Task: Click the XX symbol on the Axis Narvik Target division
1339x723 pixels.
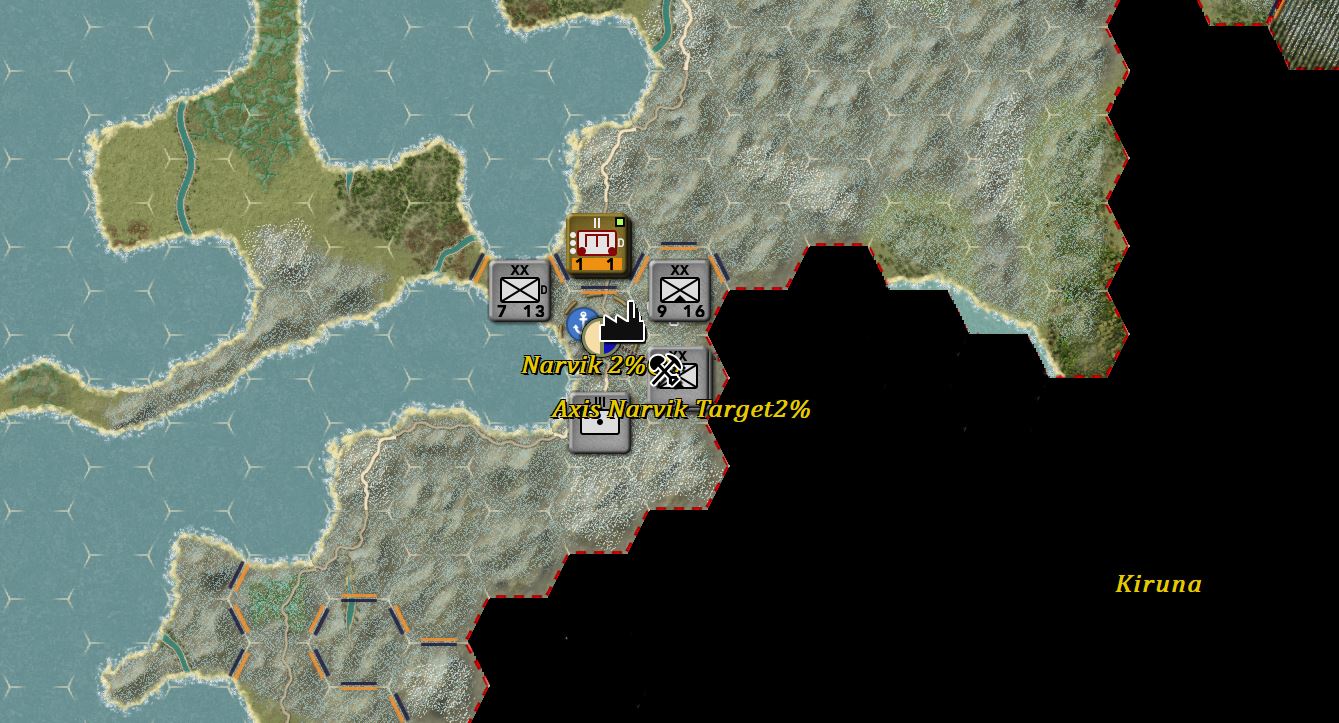Action: 679,357
